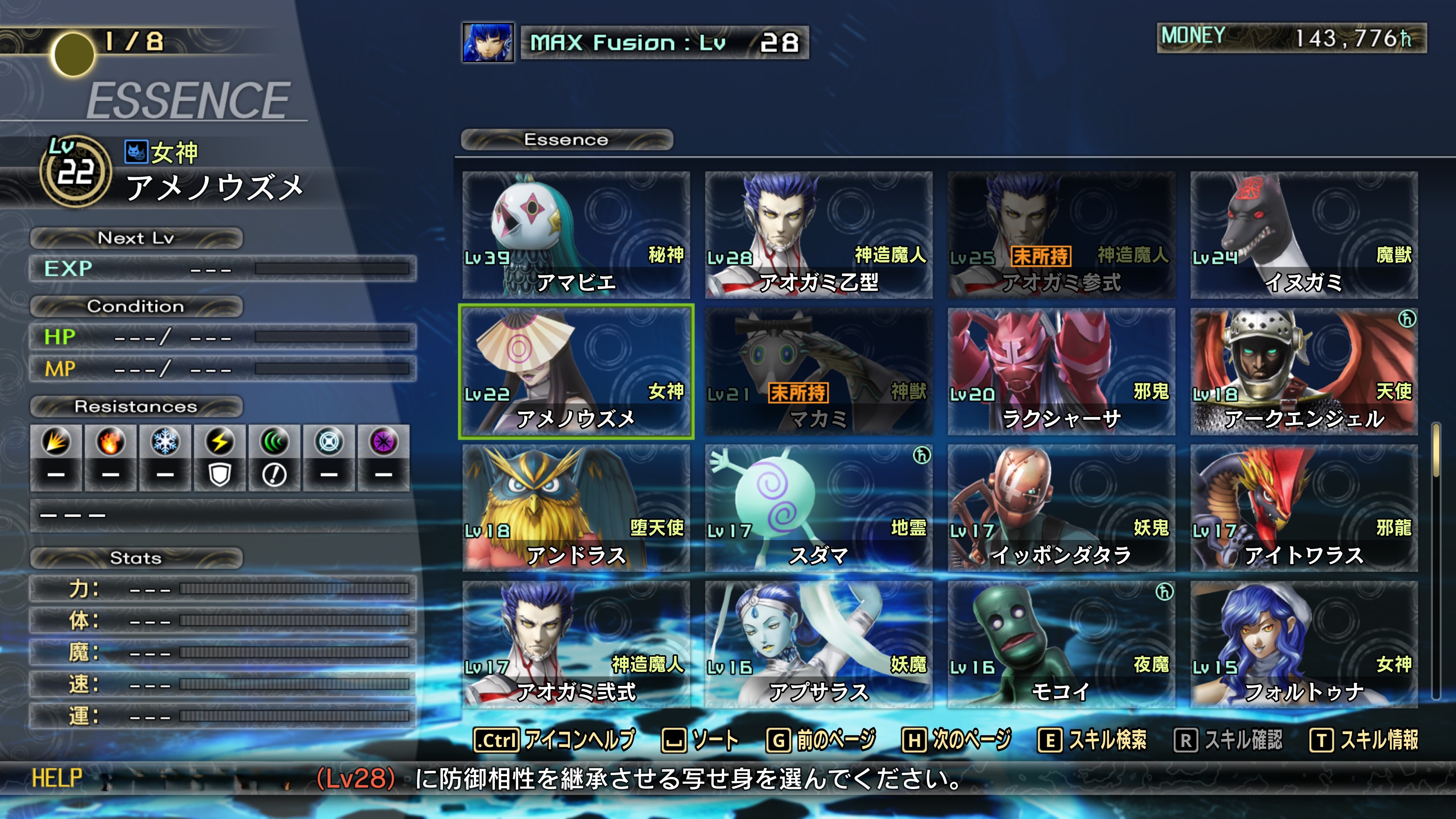Image resolution: width=1456 pixels, height=819 pixels.
Task: Select the イッポンダタラ essence card
Action: click(1061, 508)
